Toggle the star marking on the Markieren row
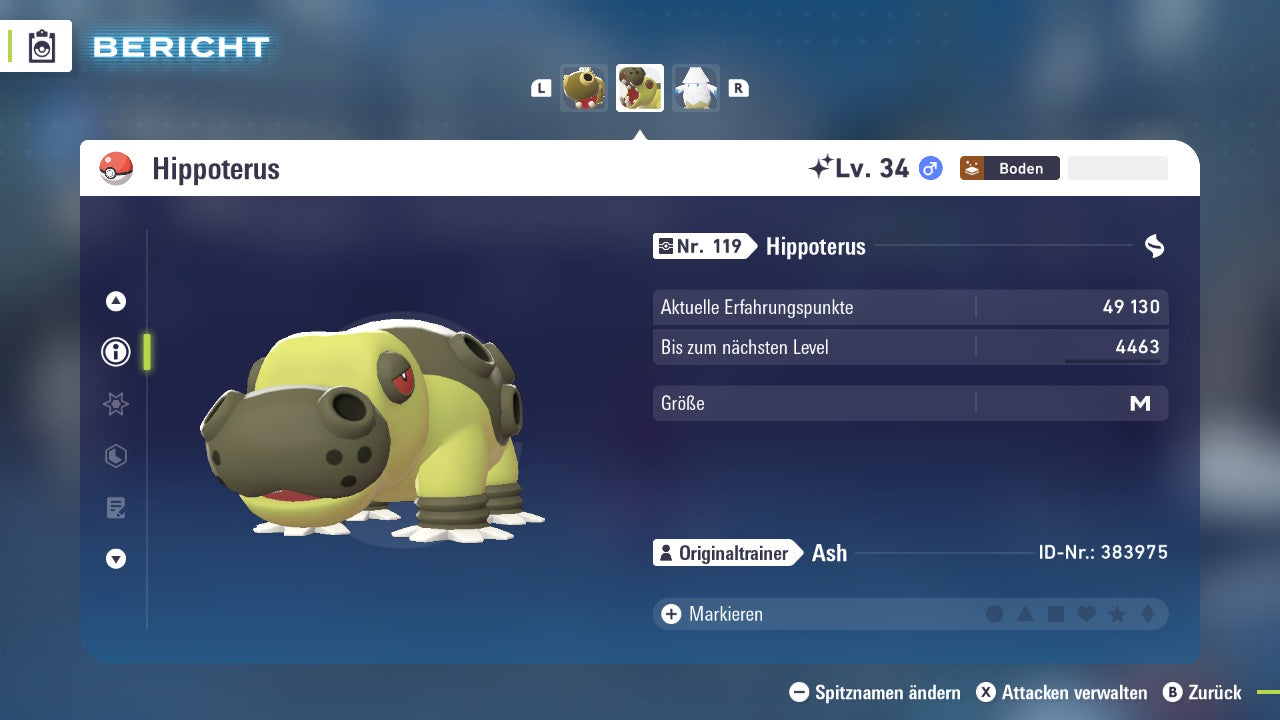The image size is (1280, 720). [x=1118, y=614]
